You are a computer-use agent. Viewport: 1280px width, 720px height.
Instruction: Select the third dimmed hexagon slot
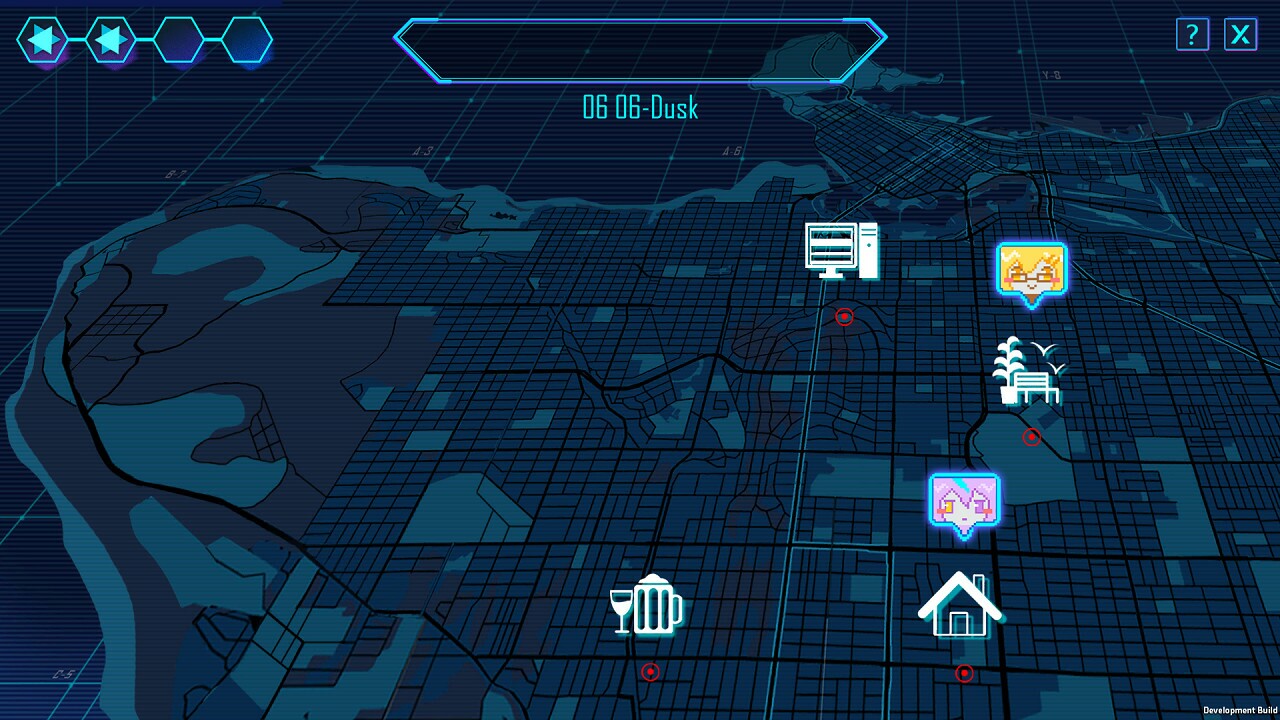pos(178,40)
